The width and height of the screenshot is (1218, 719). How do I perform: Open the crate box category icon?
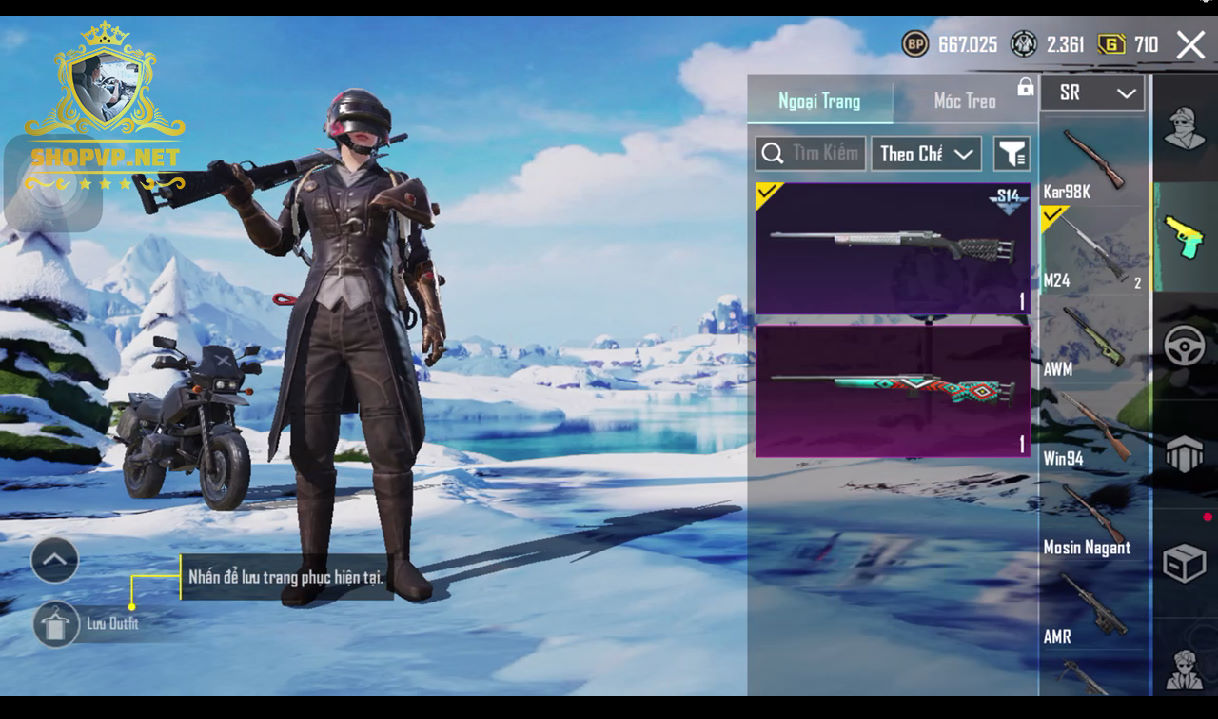click(x=1185, y=563)
